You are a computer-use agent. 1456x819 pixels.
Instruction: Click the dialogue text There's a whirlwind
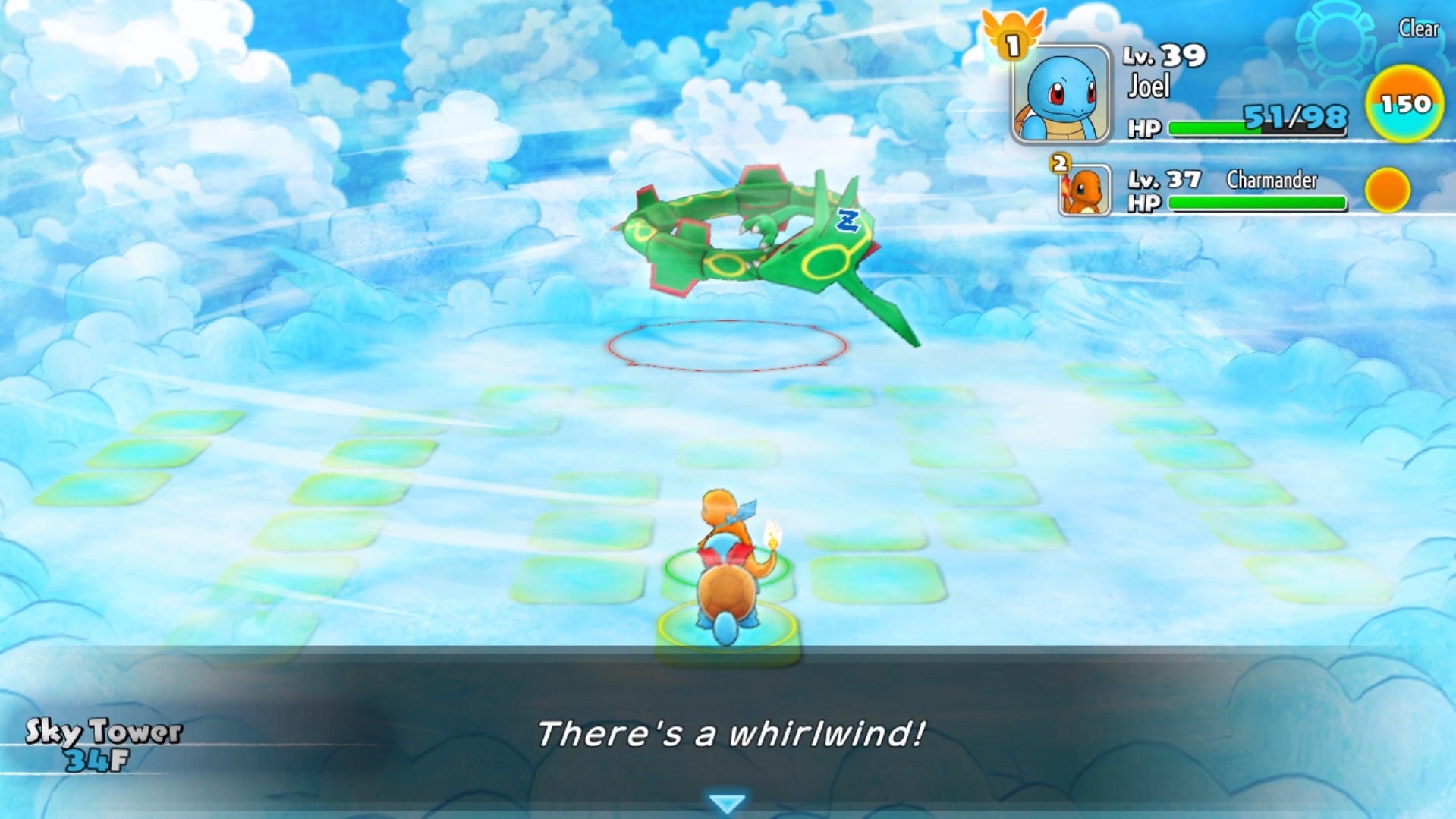[x=730, y=731]
